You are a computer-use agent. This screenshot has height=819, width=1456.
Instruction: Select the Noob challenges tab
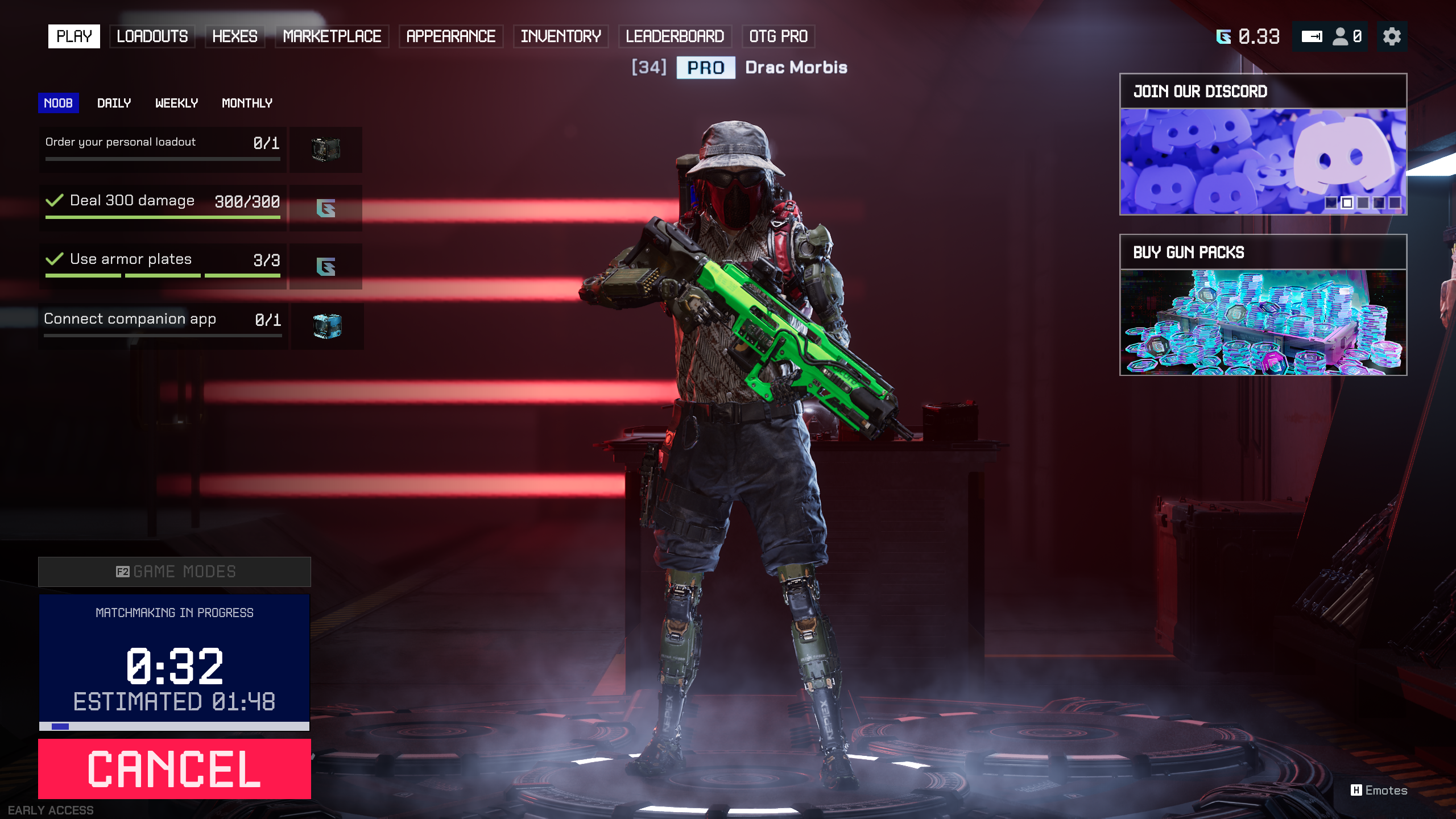click(x=58, y=103)
